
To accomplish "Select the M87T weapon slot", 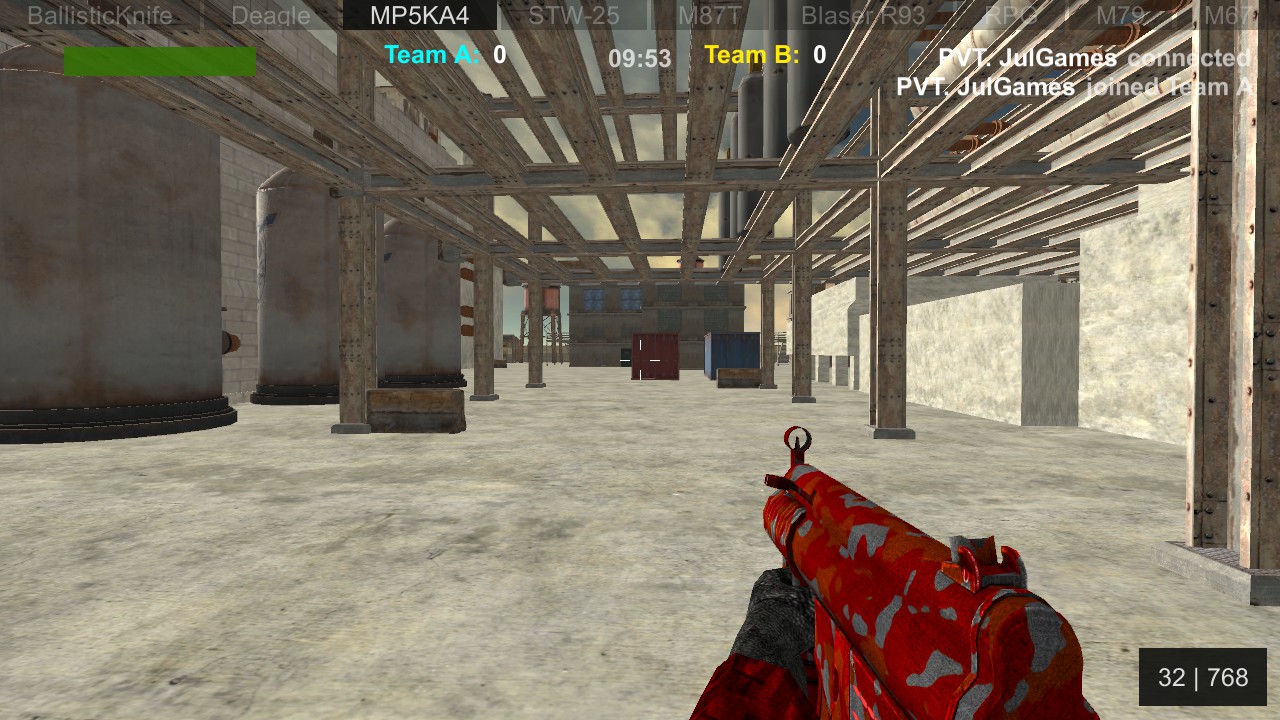I will click(x=710, y=15).
